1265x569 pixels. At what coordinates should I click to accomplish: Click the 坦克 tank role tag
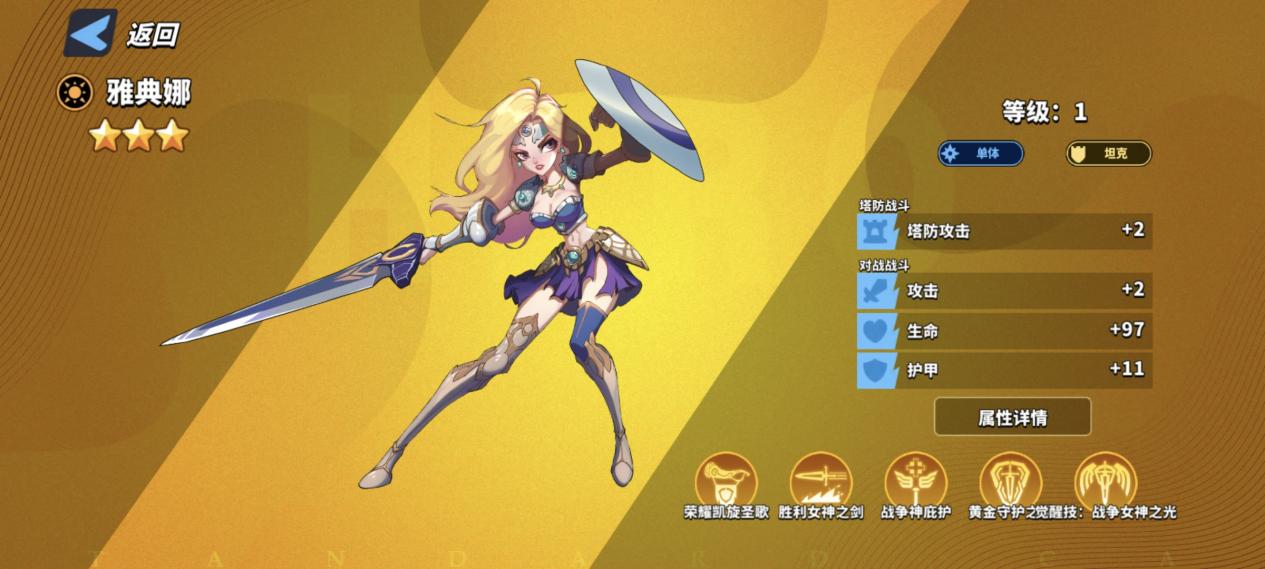1108,154
